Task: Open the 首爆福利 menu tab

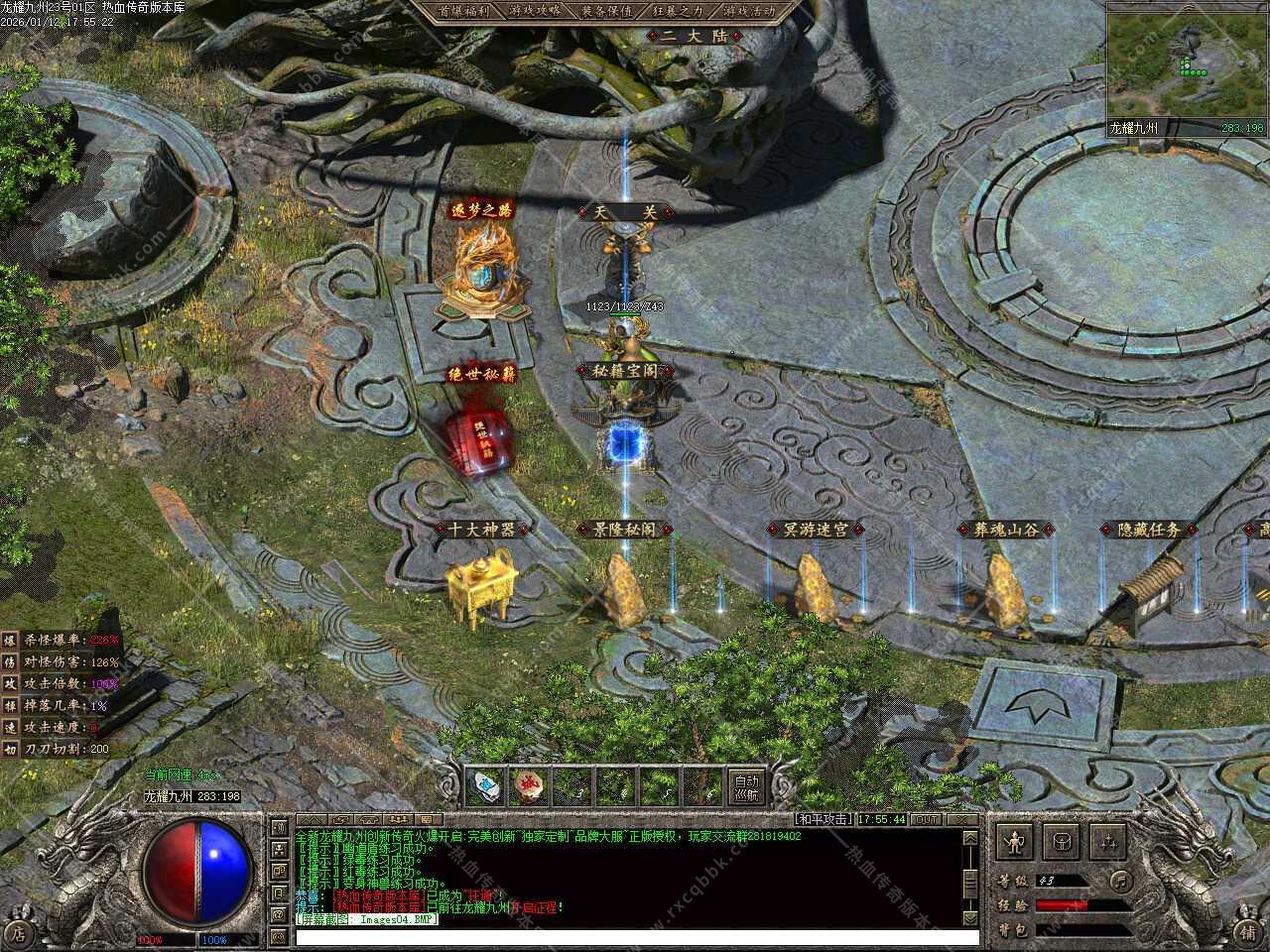Action: point(470,11)
